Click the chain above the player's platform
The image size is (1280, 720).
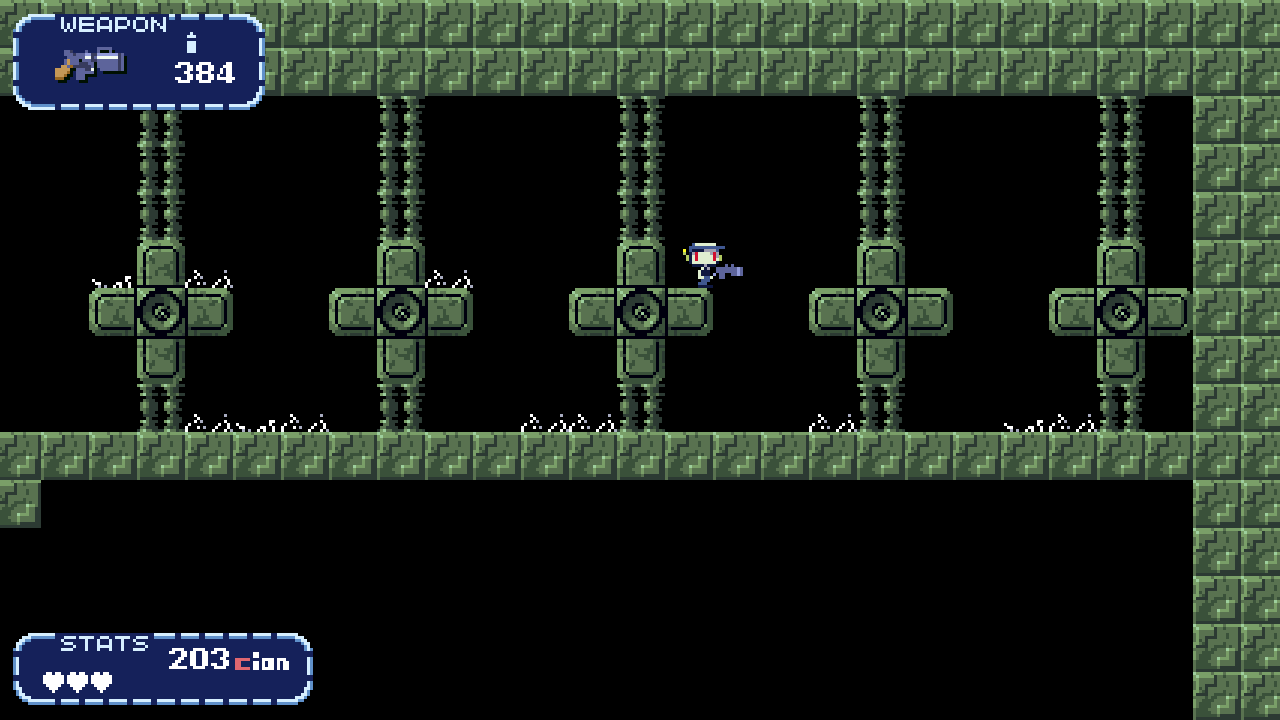coord(641,170)
